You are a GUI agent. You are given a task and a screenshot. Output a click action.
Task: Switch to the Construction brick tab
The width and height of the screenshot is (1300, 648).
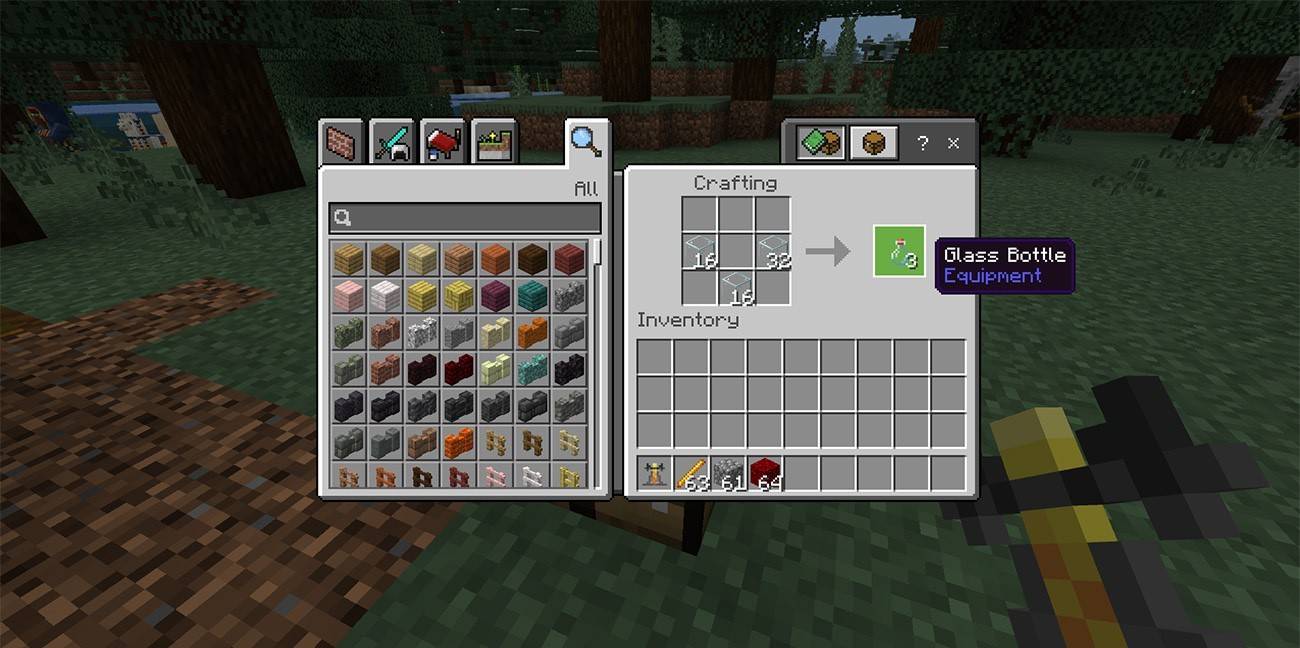(x=341, y=144)
